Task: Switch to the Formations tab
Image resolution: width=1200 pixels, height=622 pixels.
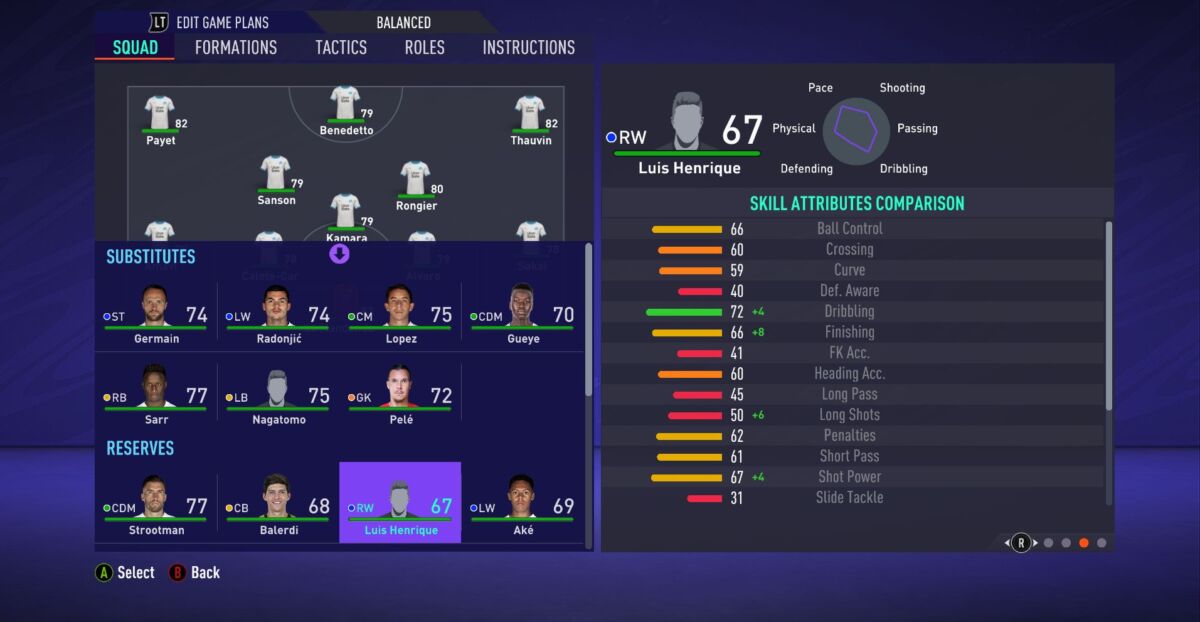Action: 236,47
